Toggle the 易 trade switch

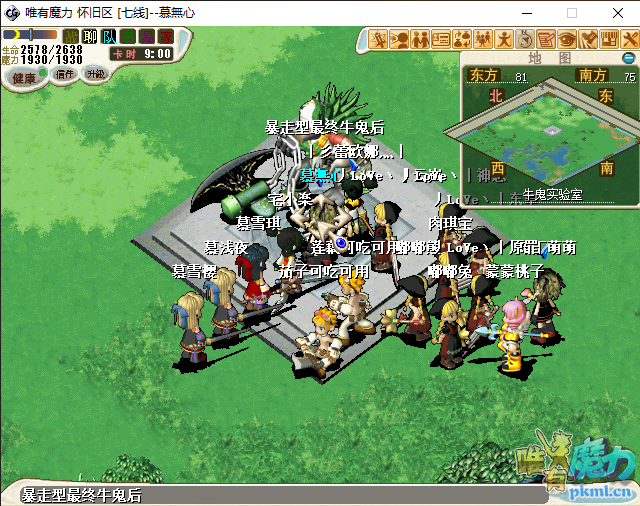click(147, 37)
